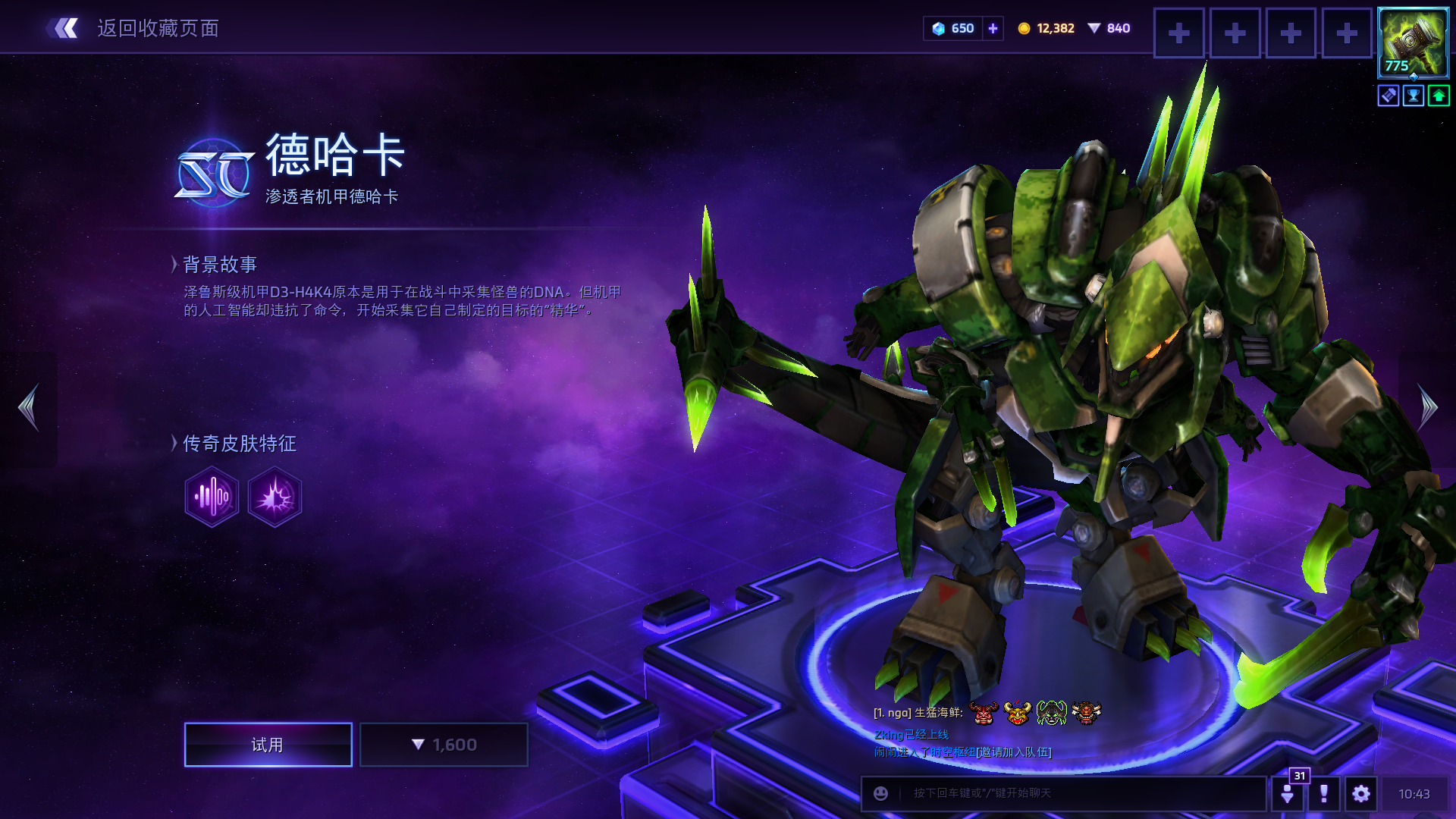This screenshot has width=1456, height=819.
Task: Show the previous skin with left arrow
Action: point(29,407)
